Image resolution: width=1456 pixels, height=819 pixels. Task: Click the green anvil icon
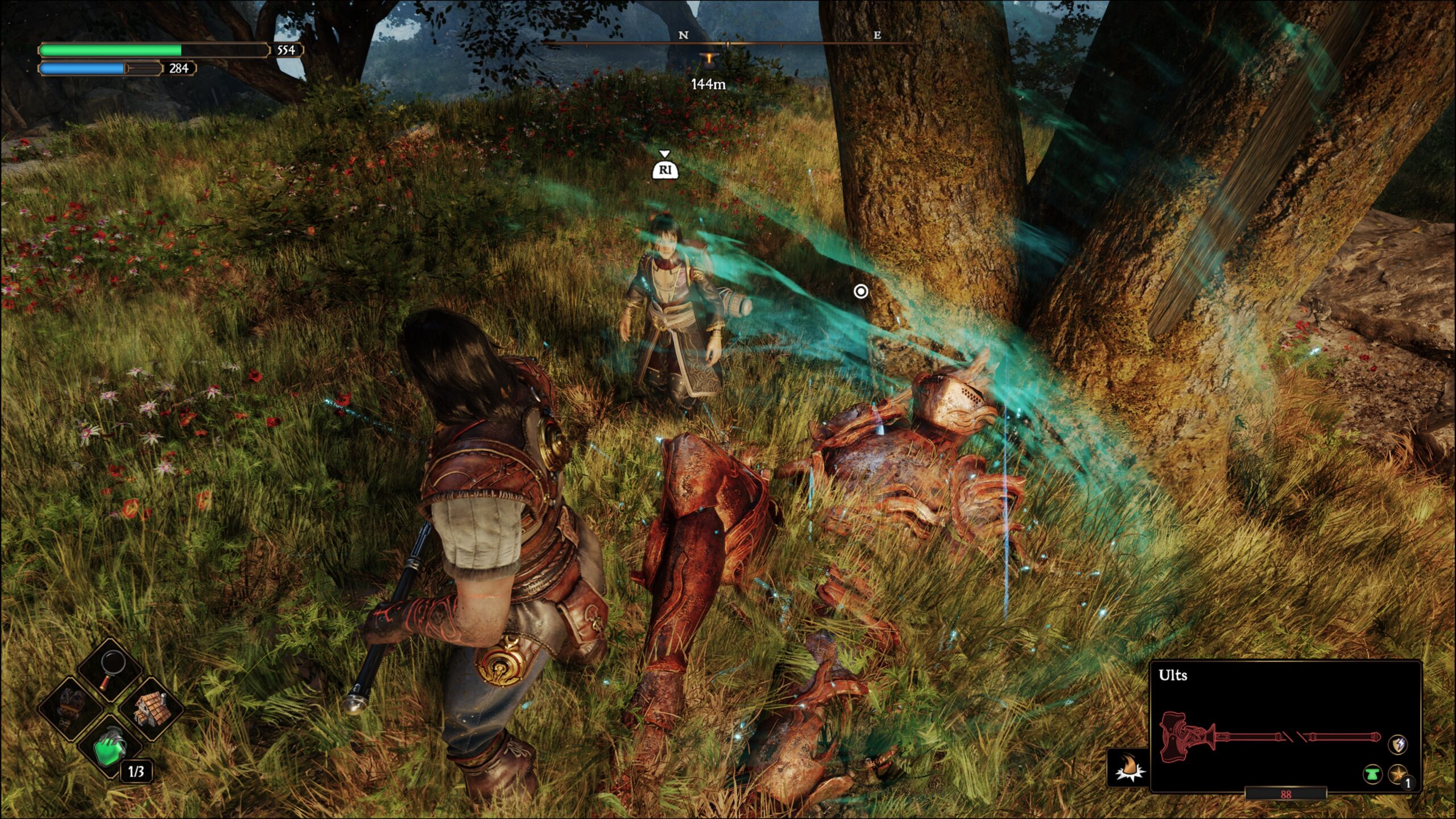point(1372,773)
